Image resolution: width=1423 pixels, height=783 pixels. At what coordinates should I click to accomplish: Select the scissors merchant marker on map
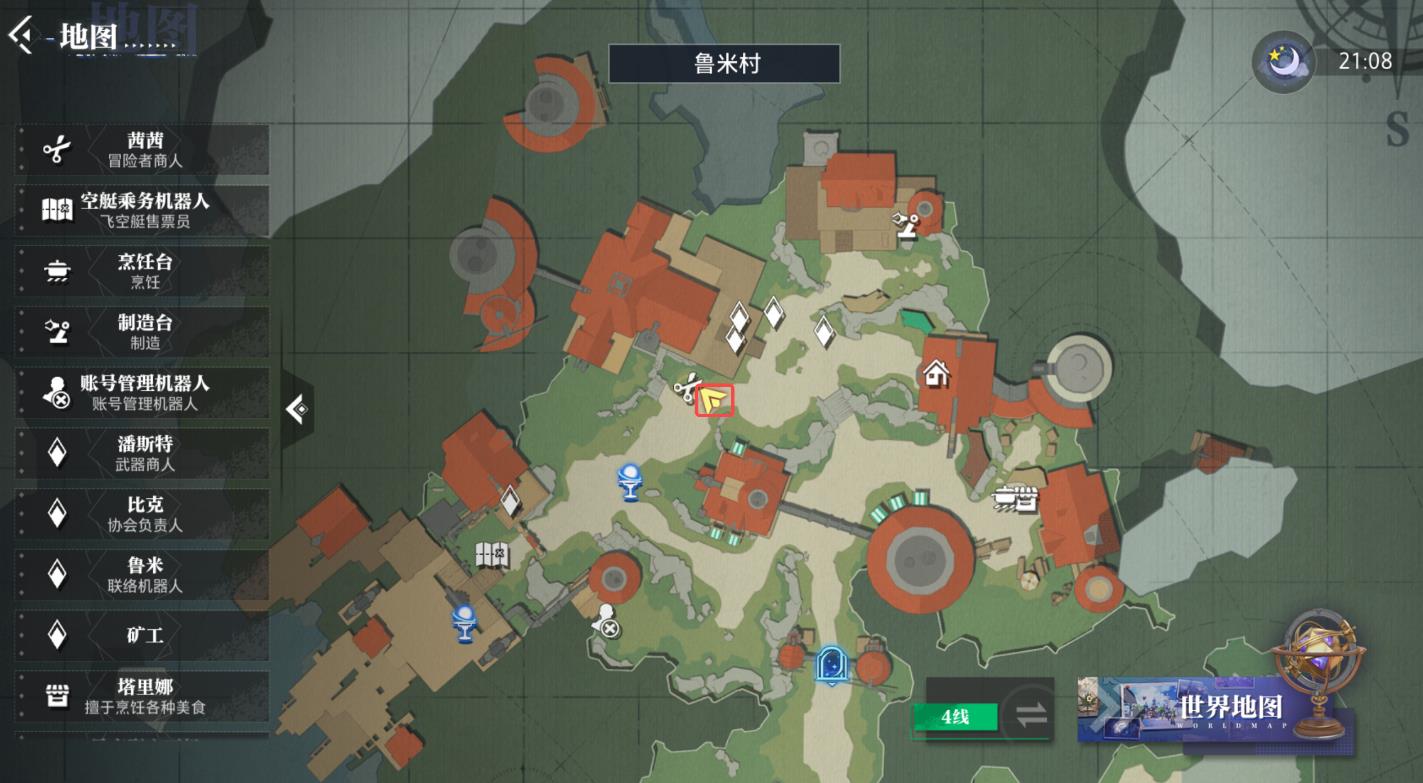685,389
